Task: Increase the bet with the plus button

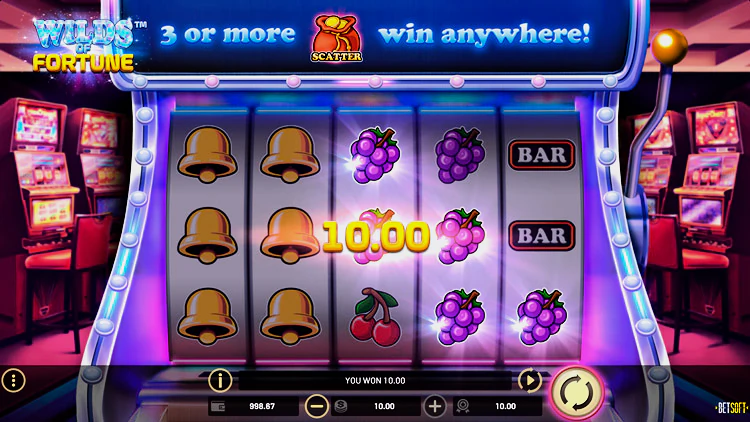Action: (x=435, y=406)
